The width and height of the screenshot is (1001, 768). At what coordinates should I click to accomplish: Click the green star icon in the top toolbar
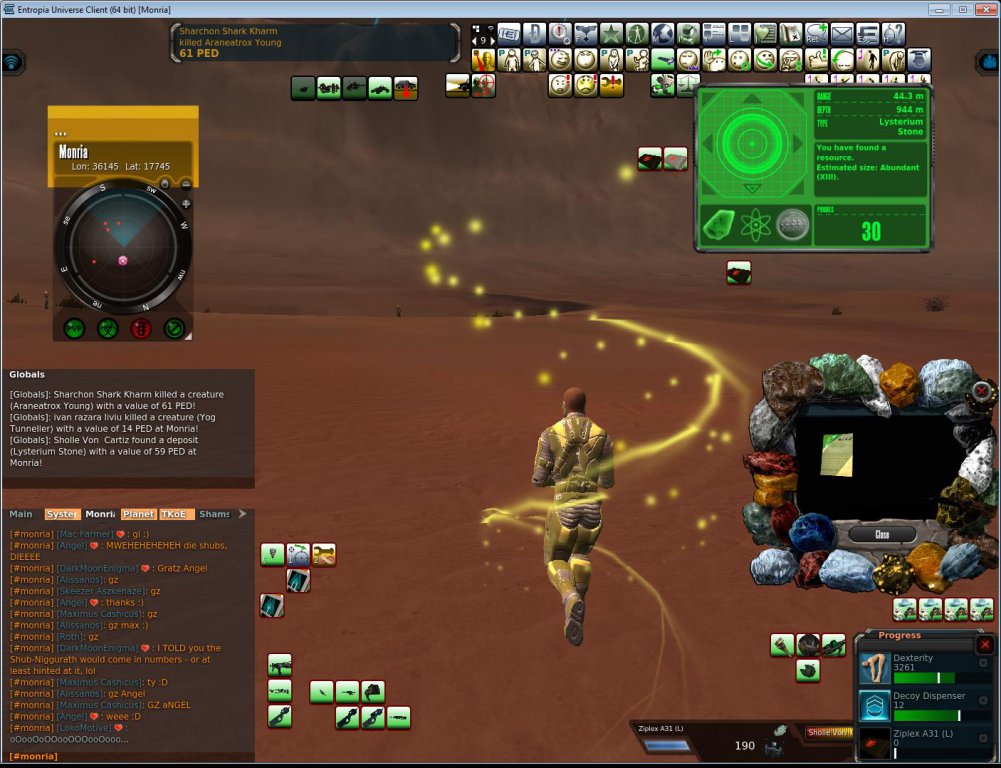[x=611, y=34]
